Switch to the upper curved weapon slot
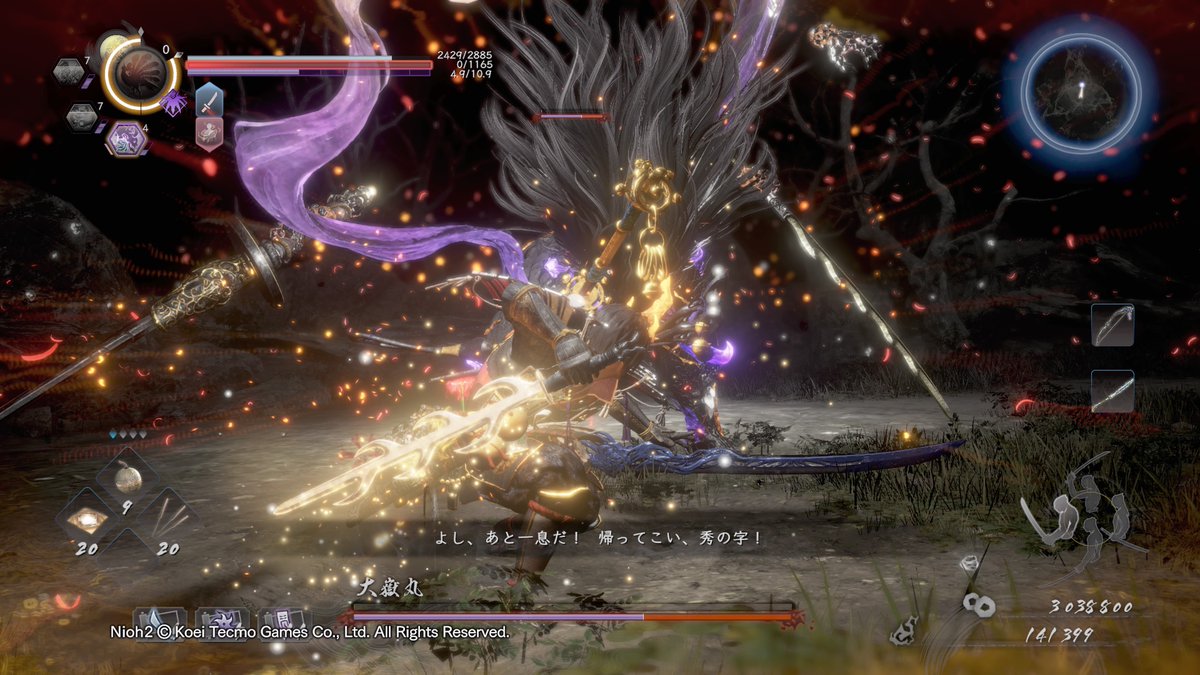The height and width of the screenshot is (675, 1200). click(x=1112, y=326)
